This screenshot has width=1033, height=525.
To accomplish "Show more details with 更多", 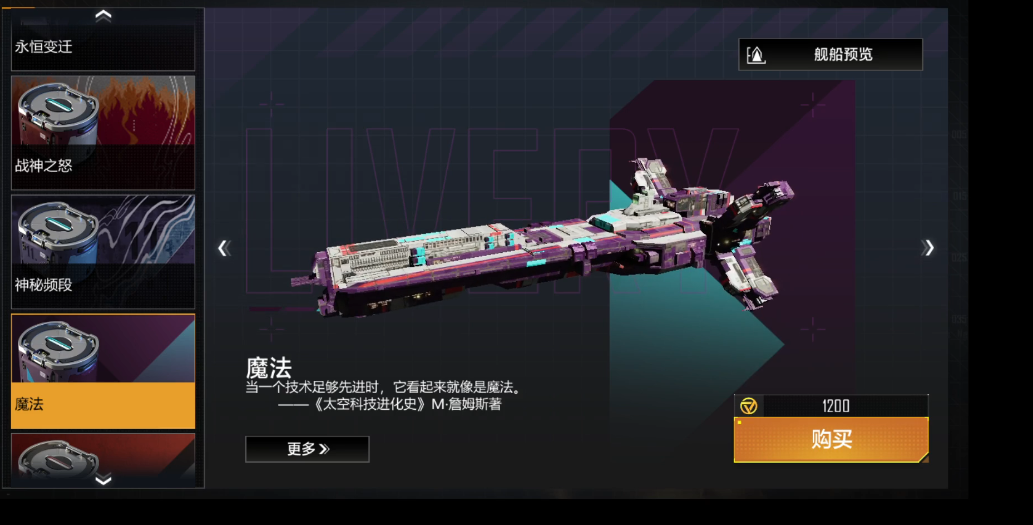I will pos(307,449).
